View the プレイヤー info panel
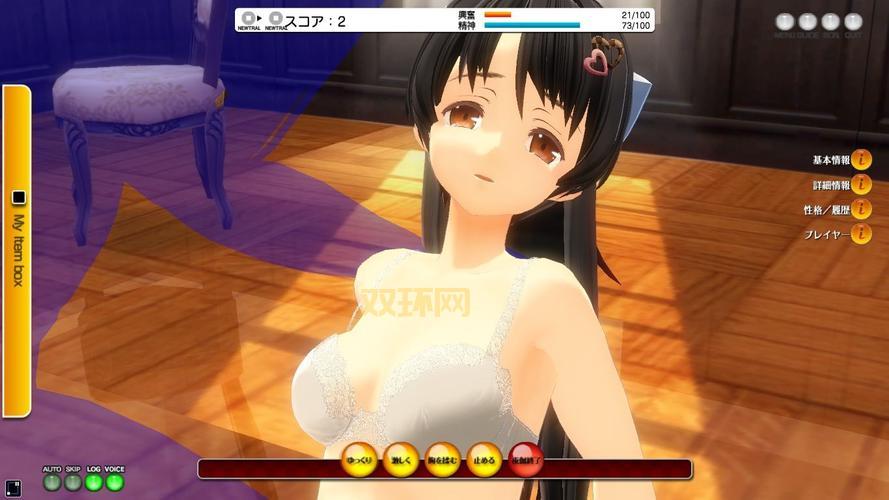Image resolution: width=889 pixels, height=500 pixels. 860,235
